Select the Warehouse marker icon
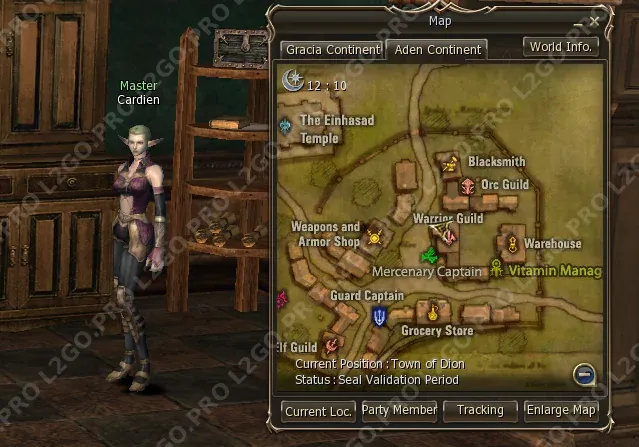The width and height of the screenshot is (639, 447). click(x=511, y=243)
